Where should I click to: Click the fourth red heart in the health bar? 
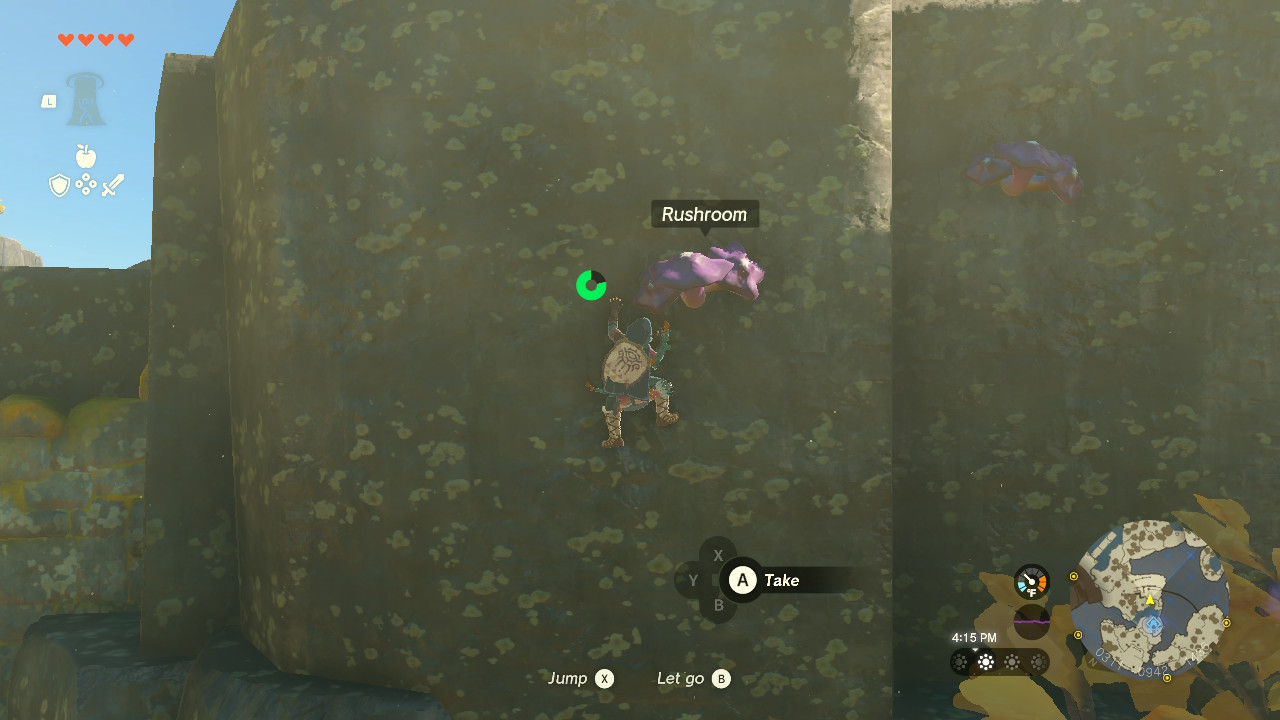pyautogui.click(x=125, y=41)
